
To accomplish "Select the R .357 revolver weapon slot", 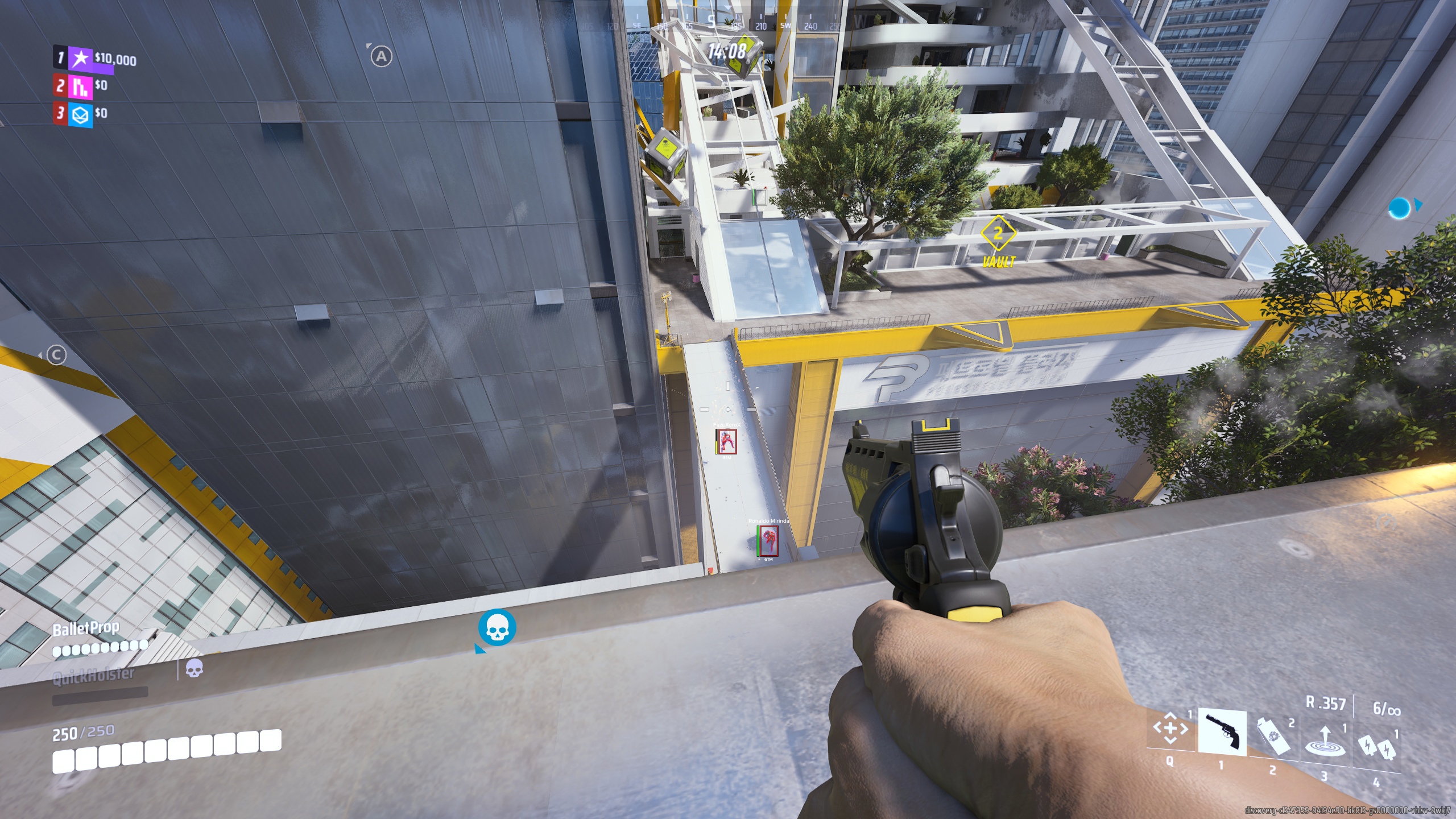I will [1222, 732].
